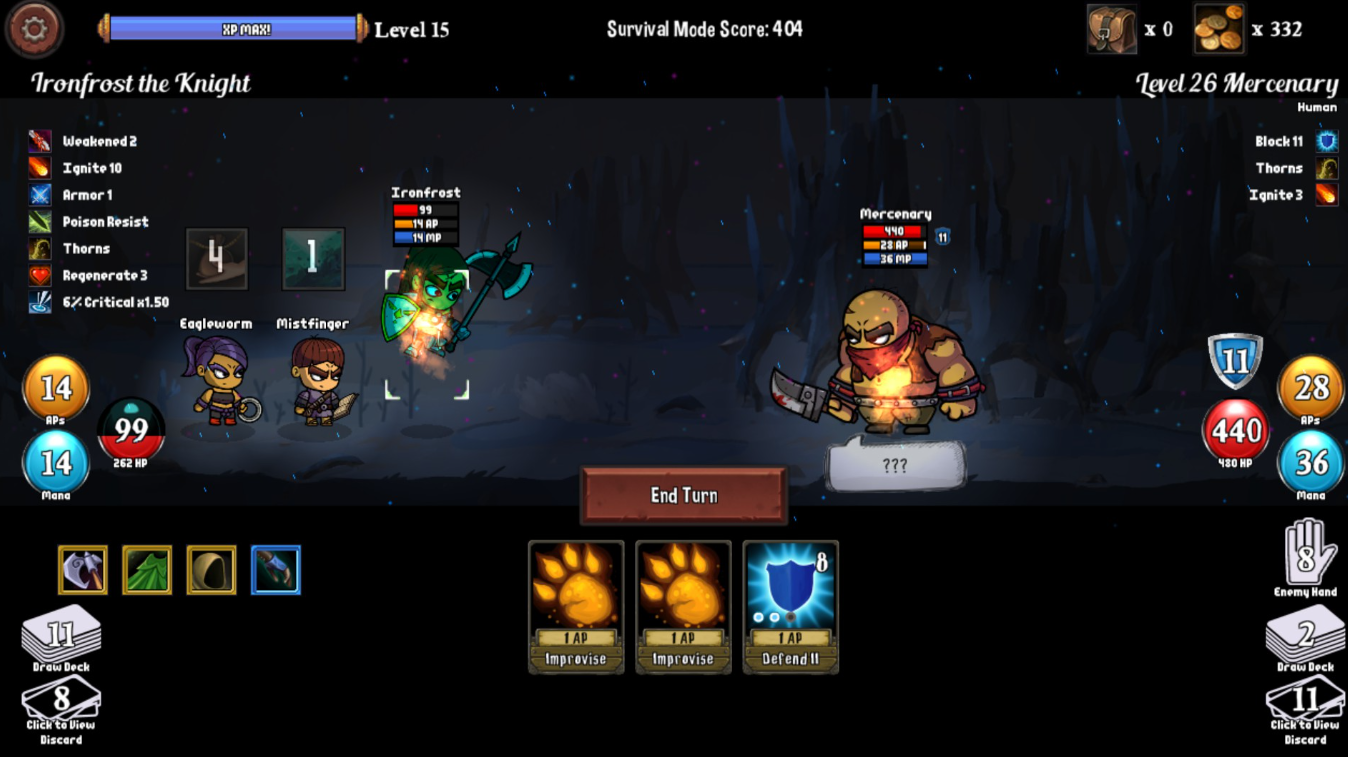The height and width of the screenshot is (757, 1348).
Task: Select the blue-framed gauntlet equipment slot
Action: click(275, 570)
